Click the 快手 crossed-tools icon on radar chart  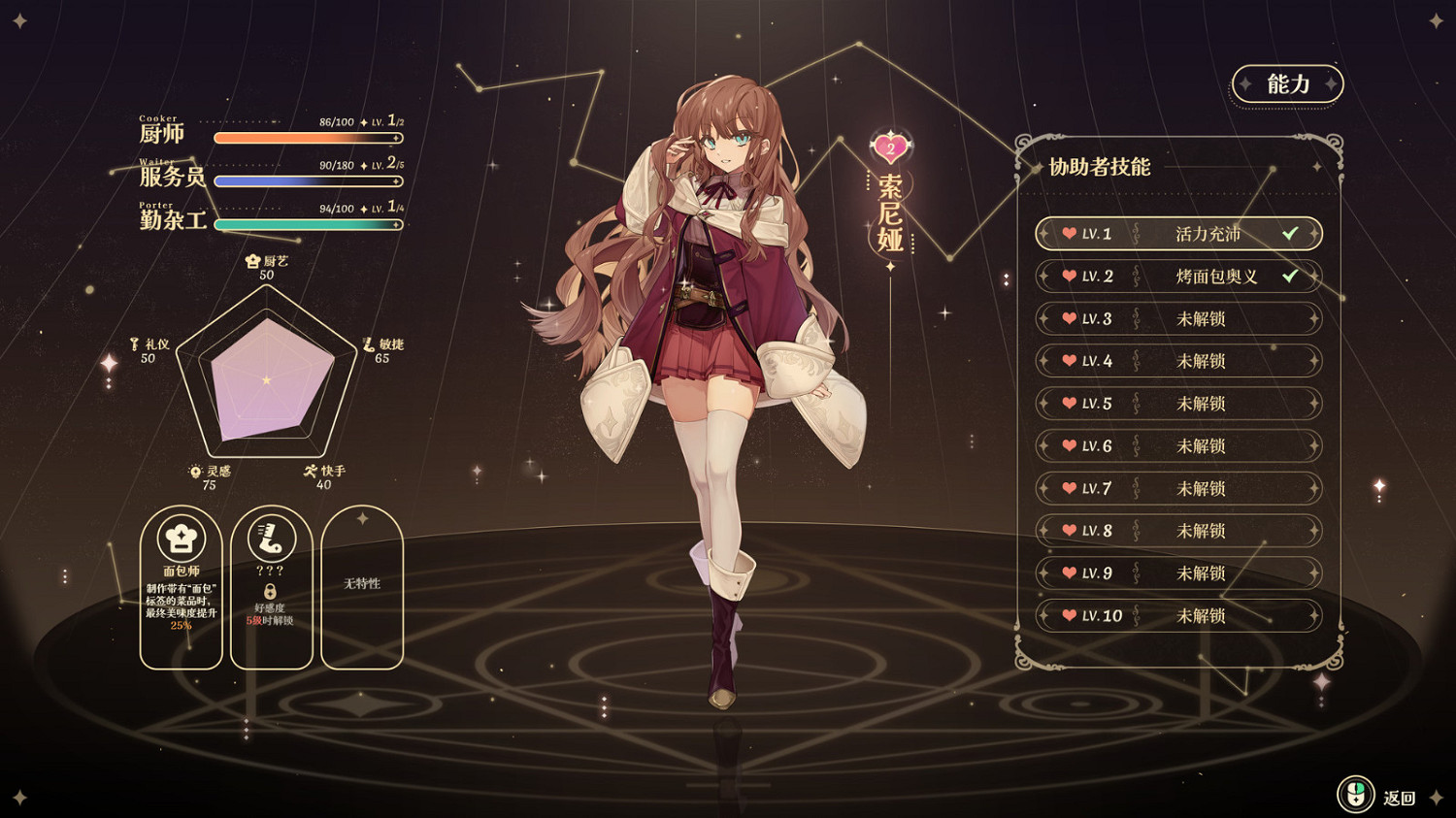pyautogui.click(x=311, y=472)
